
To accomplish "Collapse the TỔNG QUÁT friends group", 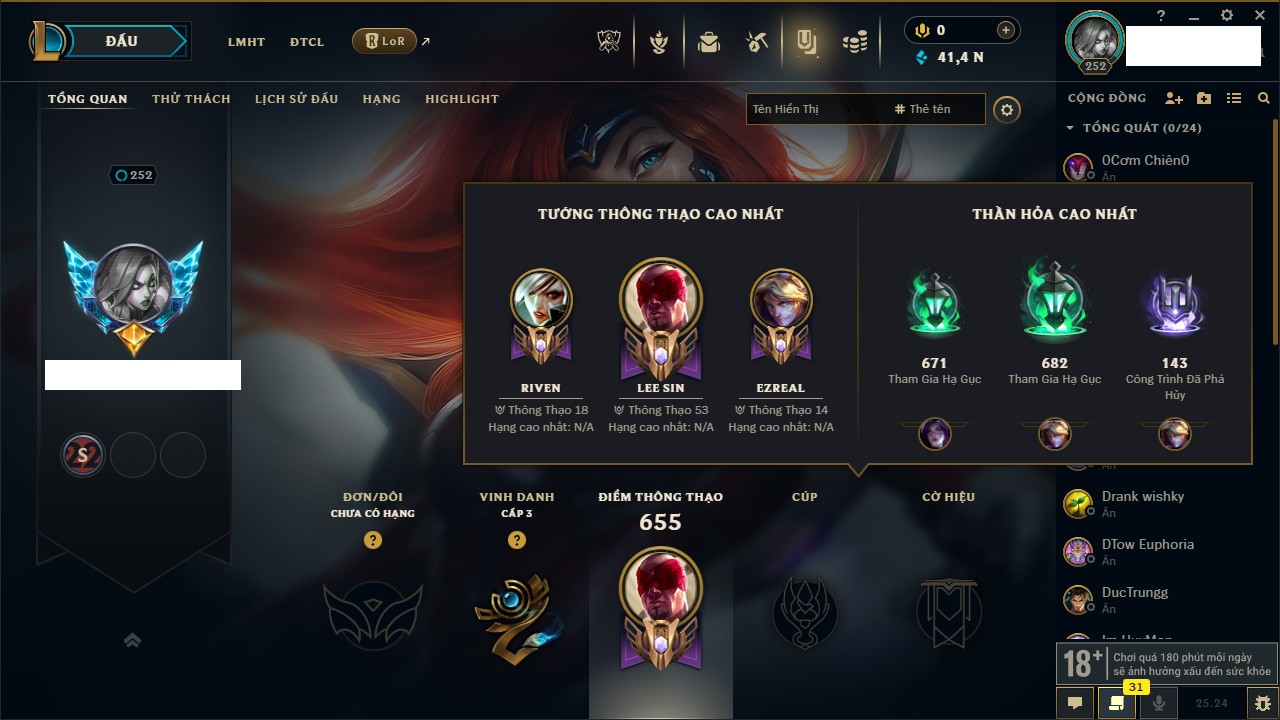I will click(1070, 128).
